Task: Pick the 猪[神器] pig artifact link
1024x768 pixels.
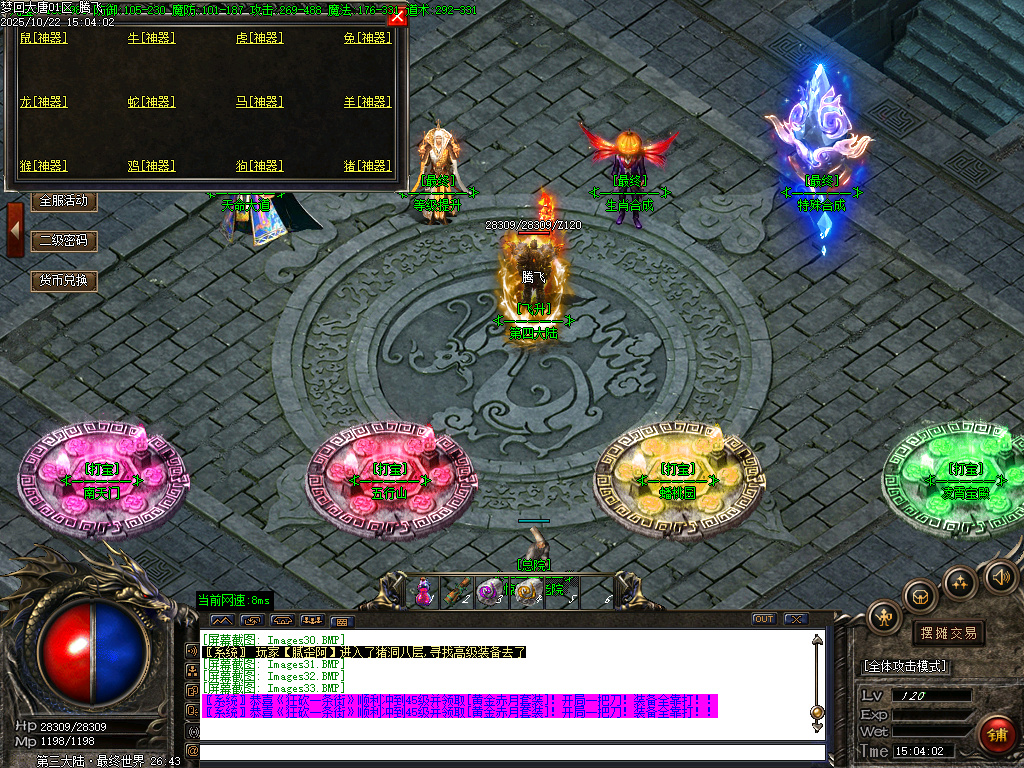Action: (x=367, y=166)
